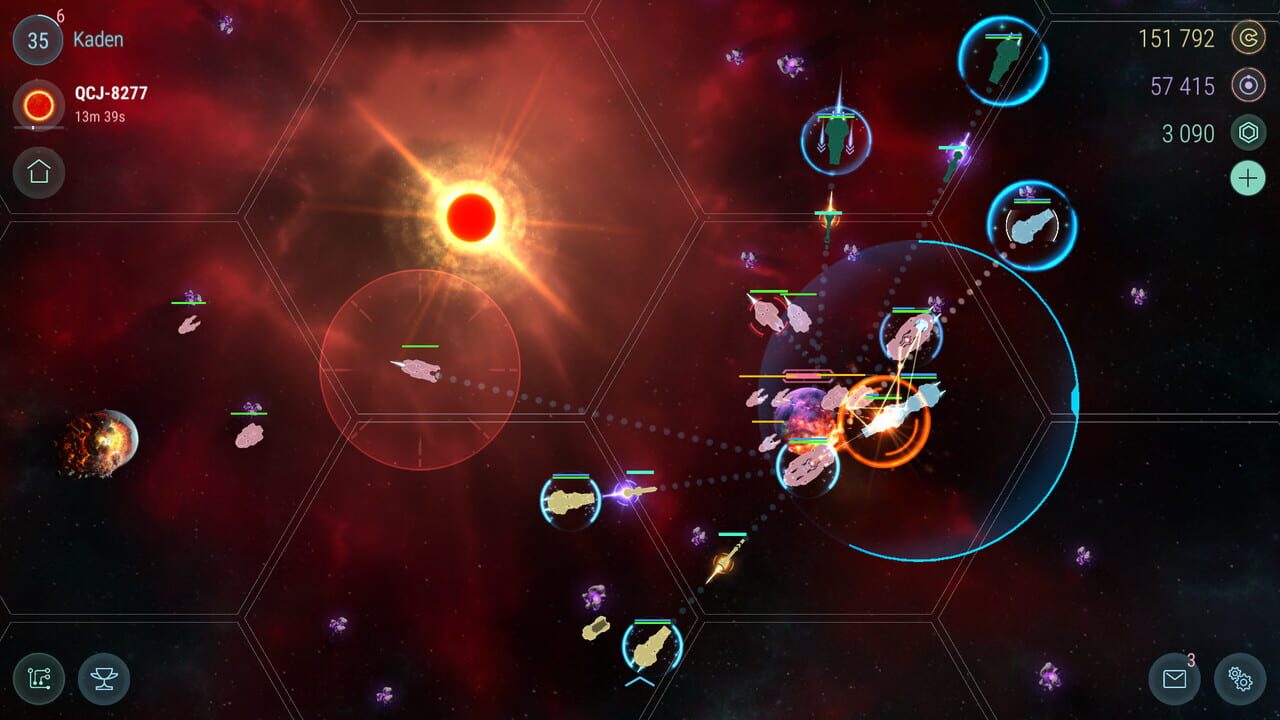Open the Hydrogen resource icon

tap(1249, 87)
